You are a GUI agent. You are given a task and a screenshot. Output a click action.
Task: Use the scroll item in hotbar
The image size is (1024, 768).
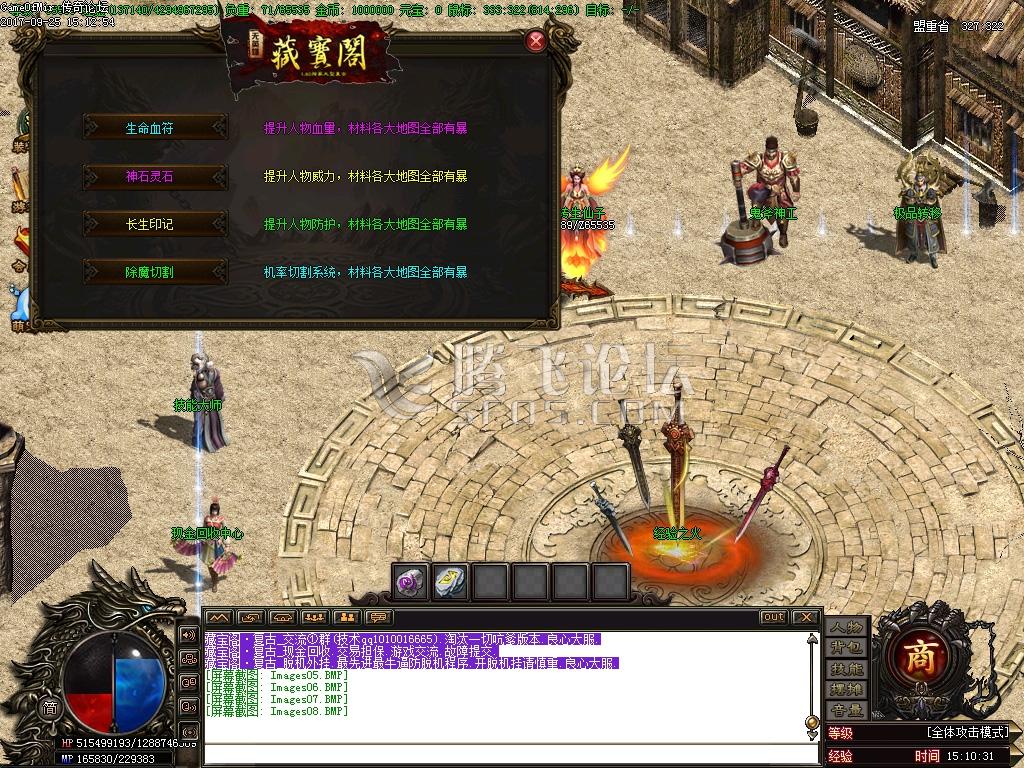[451, 582]
